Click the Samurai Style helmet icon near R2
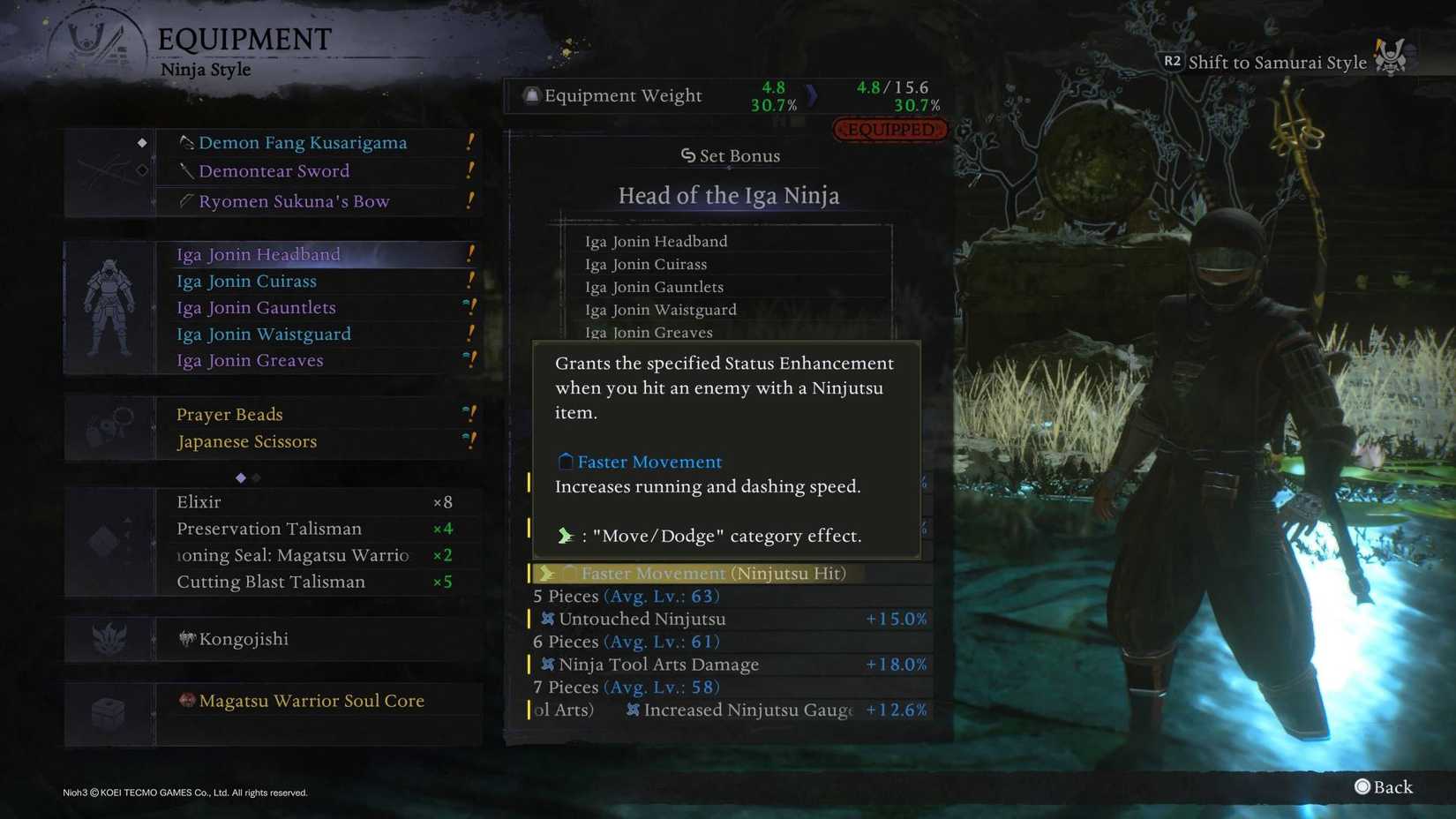This screenshot has height=819, width=1456. tap(1392, 60)
